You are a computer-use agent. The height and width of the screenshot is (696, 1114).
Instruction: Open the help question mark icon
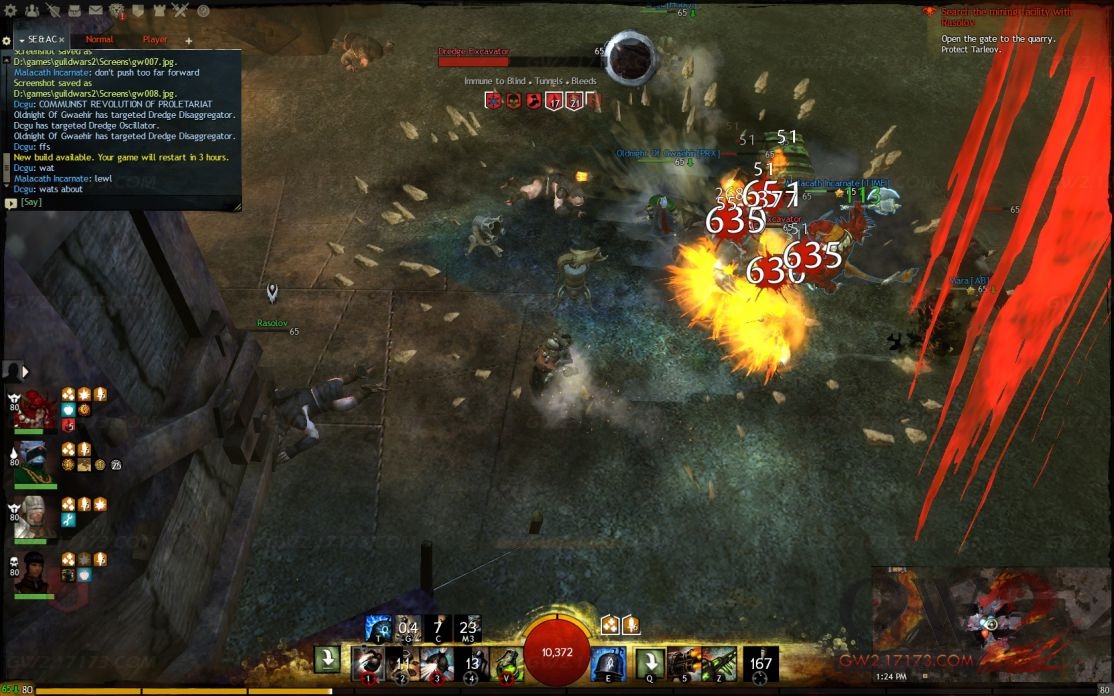point(203,11)
